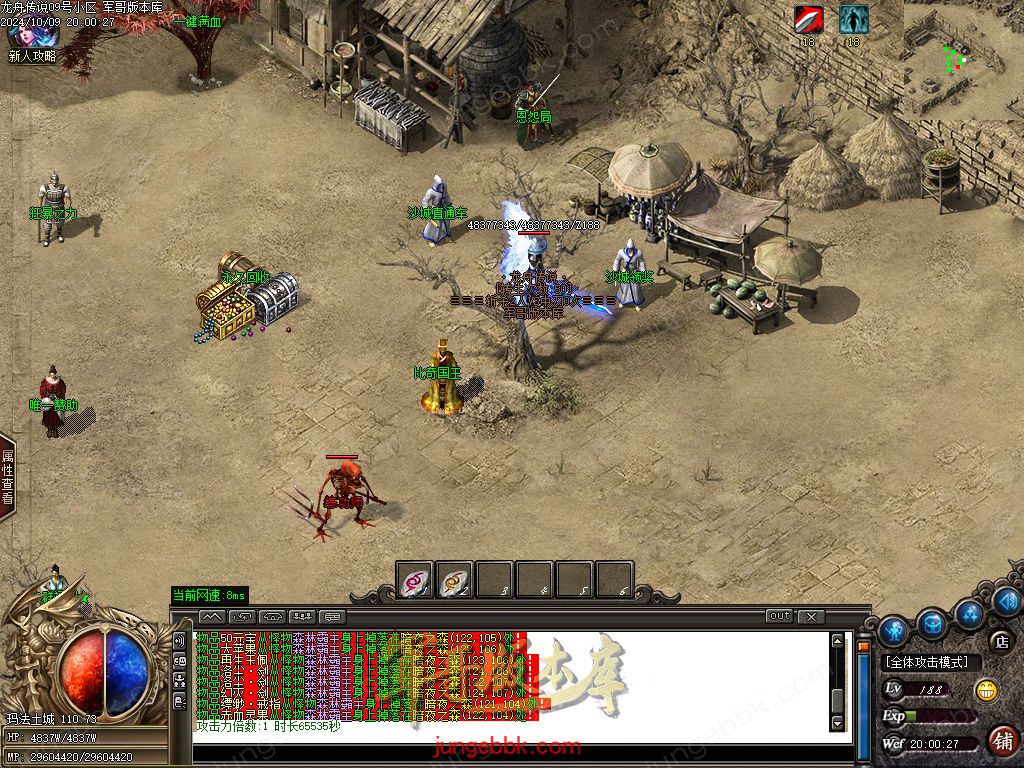
Task: Open the 店 shop button
Action: [1000, 641]
